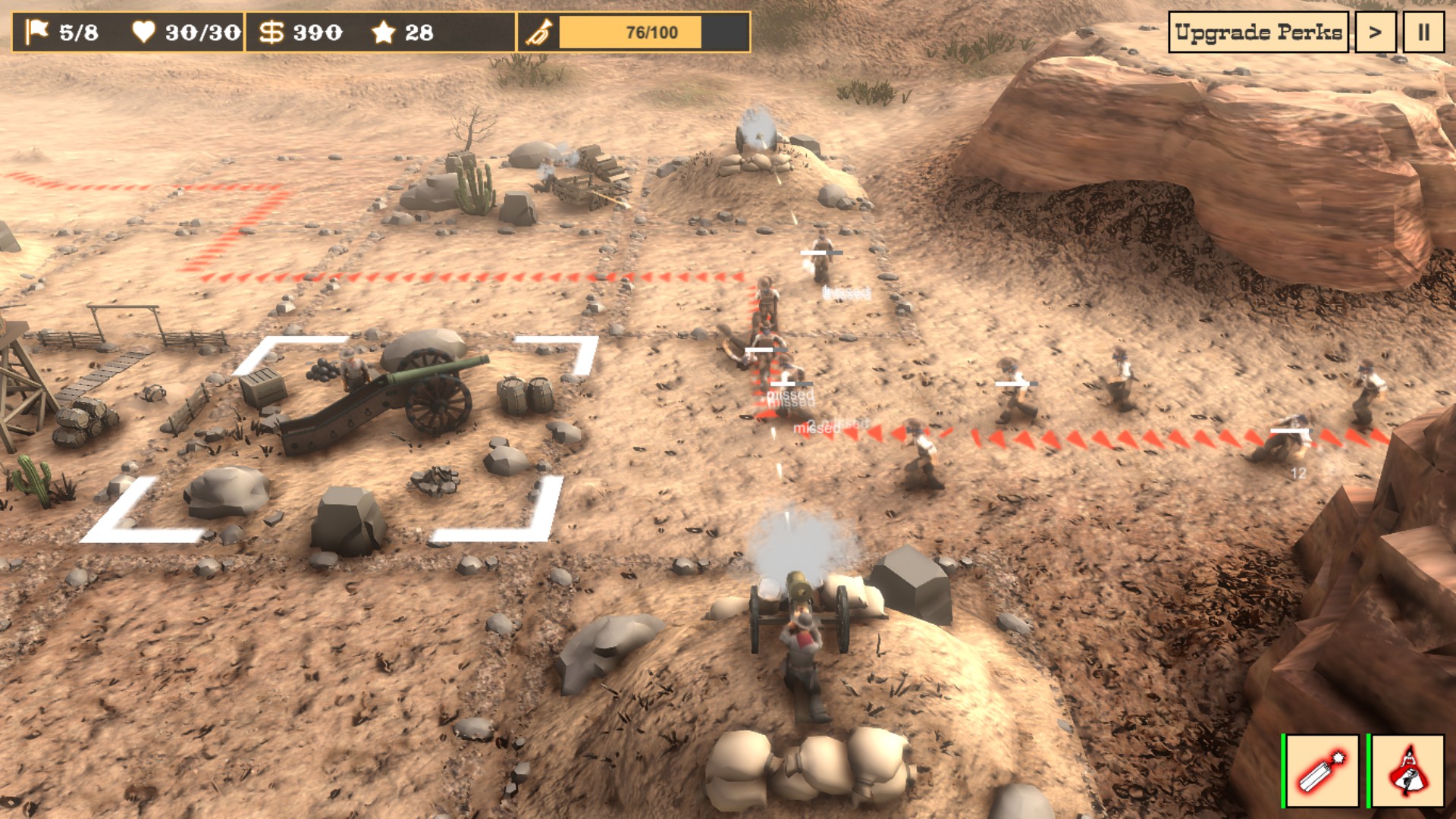Screen dimensions: 1456x819
Task: Use the can-can dancer ability
Action: (x=1407, y=770)
